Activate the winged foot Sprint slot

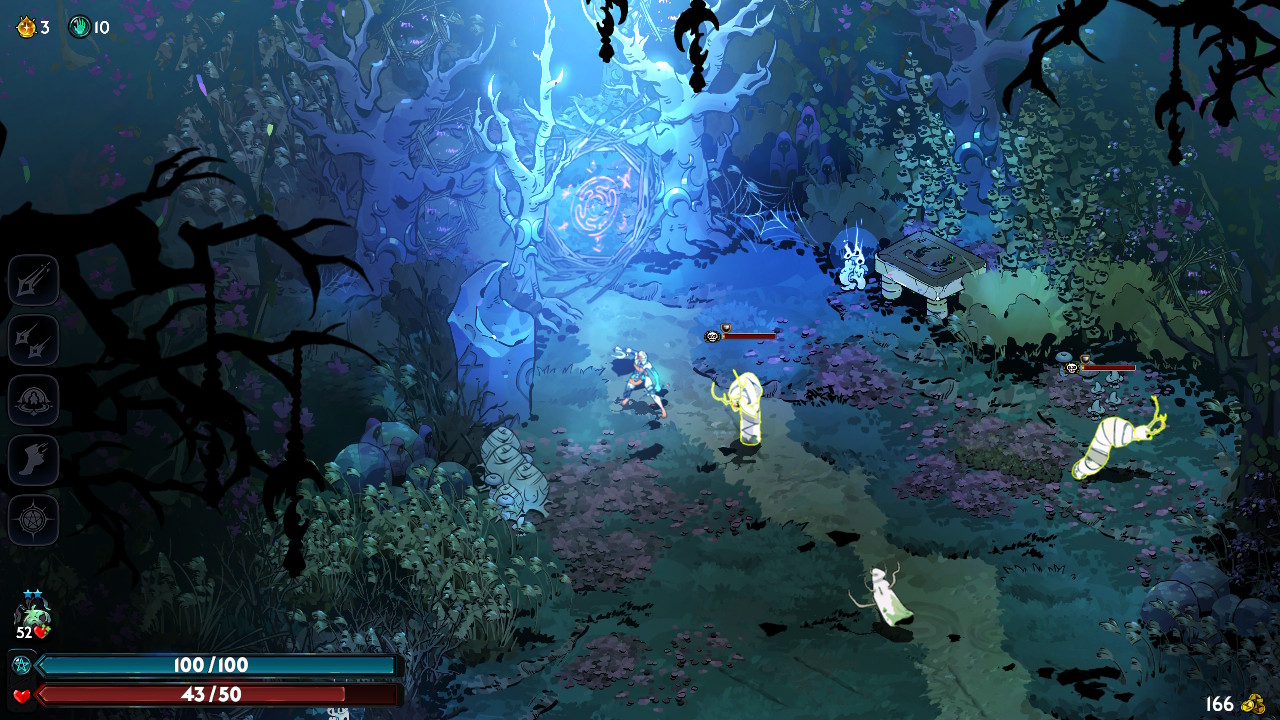[x=34, y=460]
